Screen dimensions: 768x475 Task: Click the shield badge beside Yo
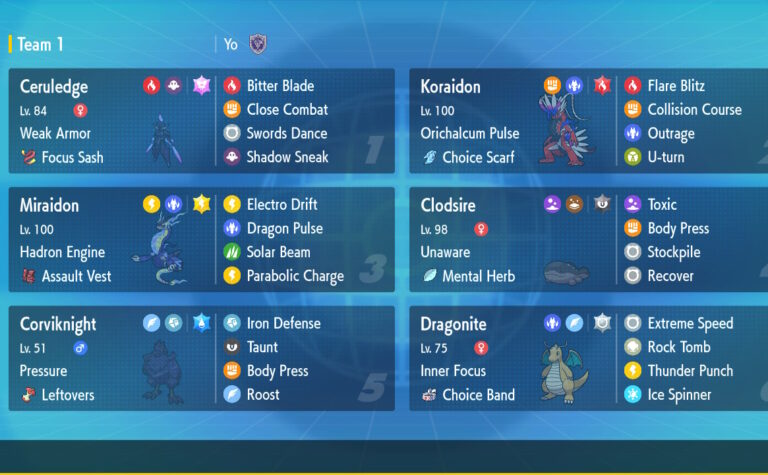258,44
